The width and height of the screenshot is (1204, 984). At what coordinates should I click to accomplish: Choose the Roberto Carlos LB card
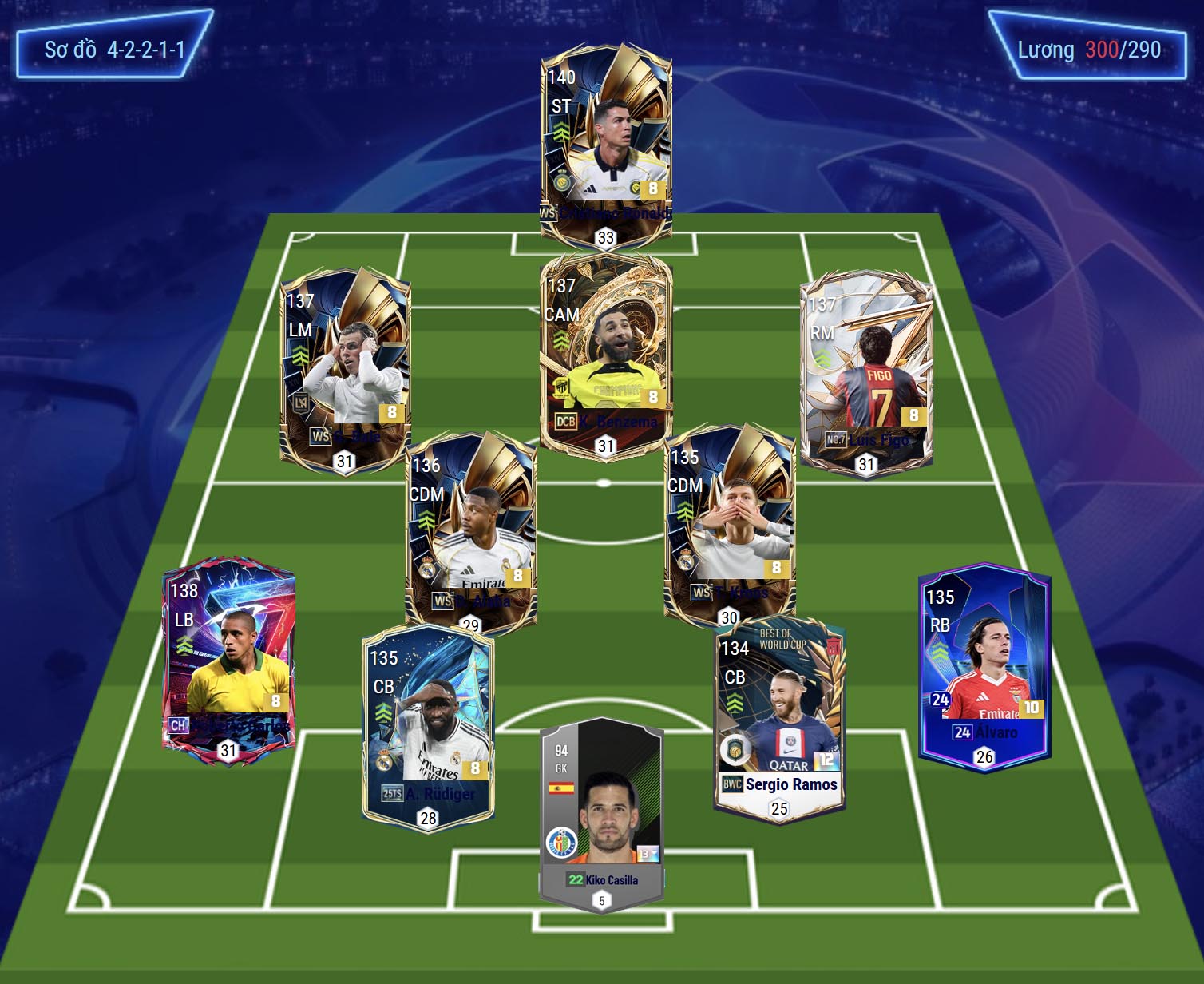(228, 659)
